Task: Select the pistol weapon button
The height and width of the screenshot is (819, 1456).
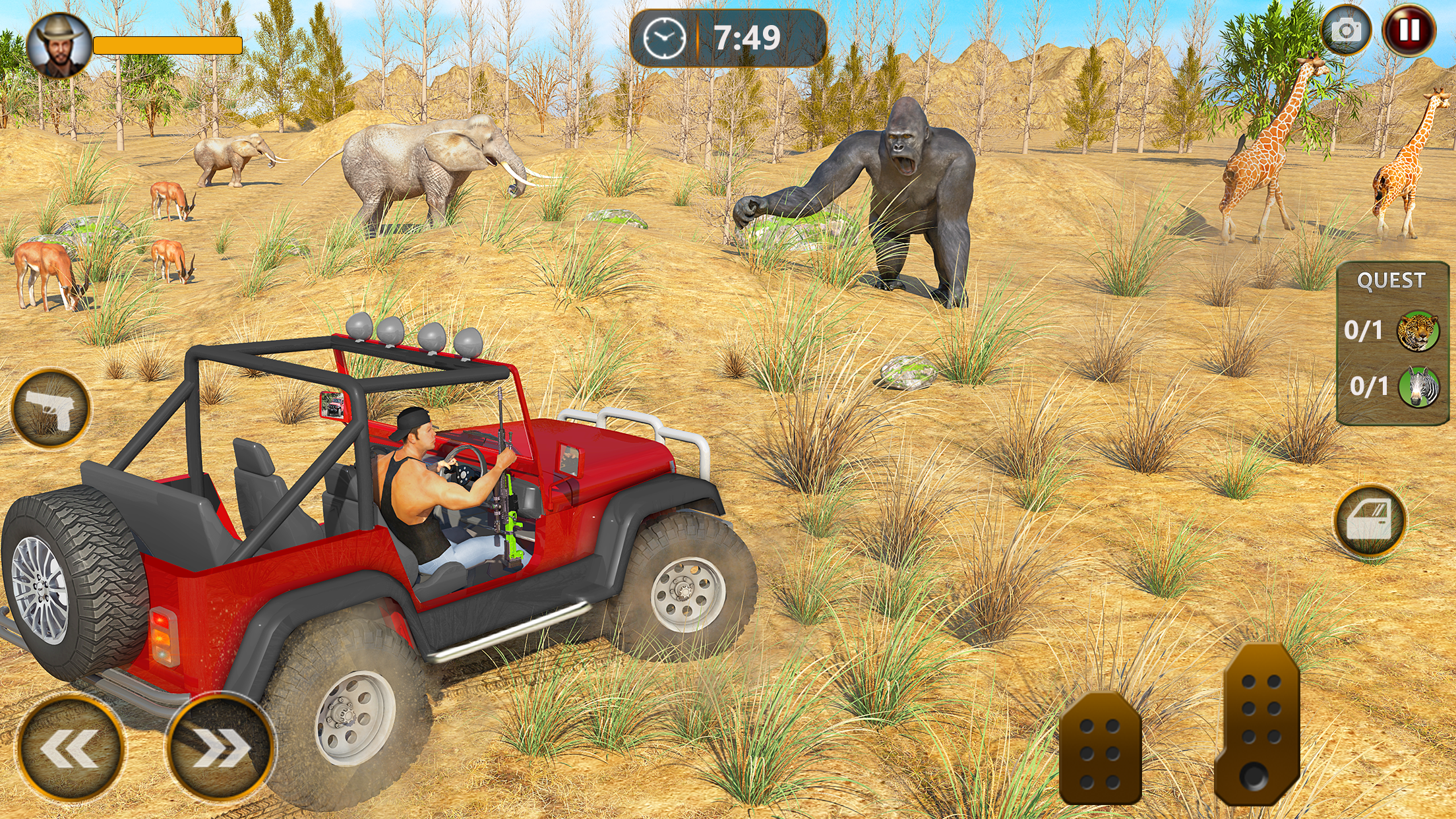Action: point(51,409)
